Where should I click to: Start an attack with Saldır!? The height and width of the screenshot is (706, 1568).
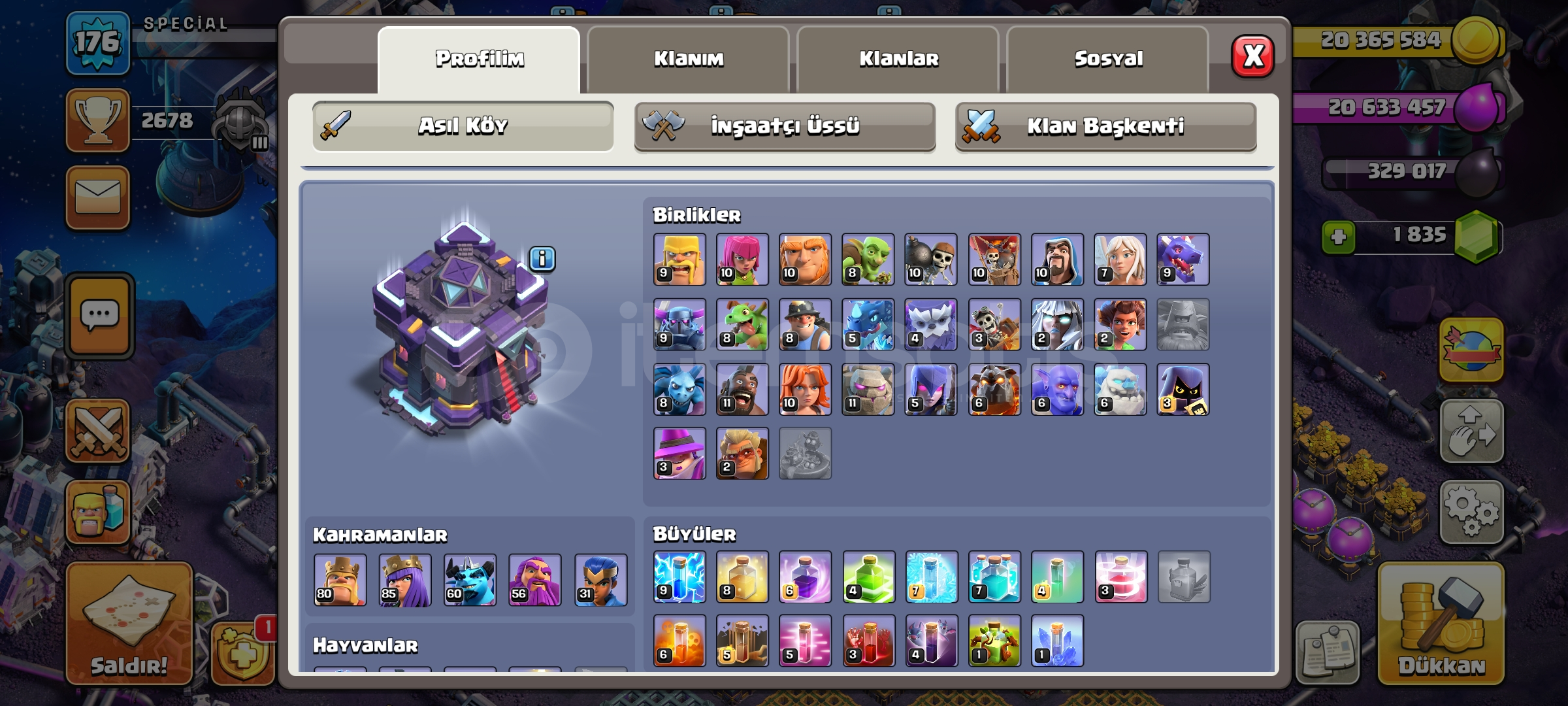pos(129,624)
